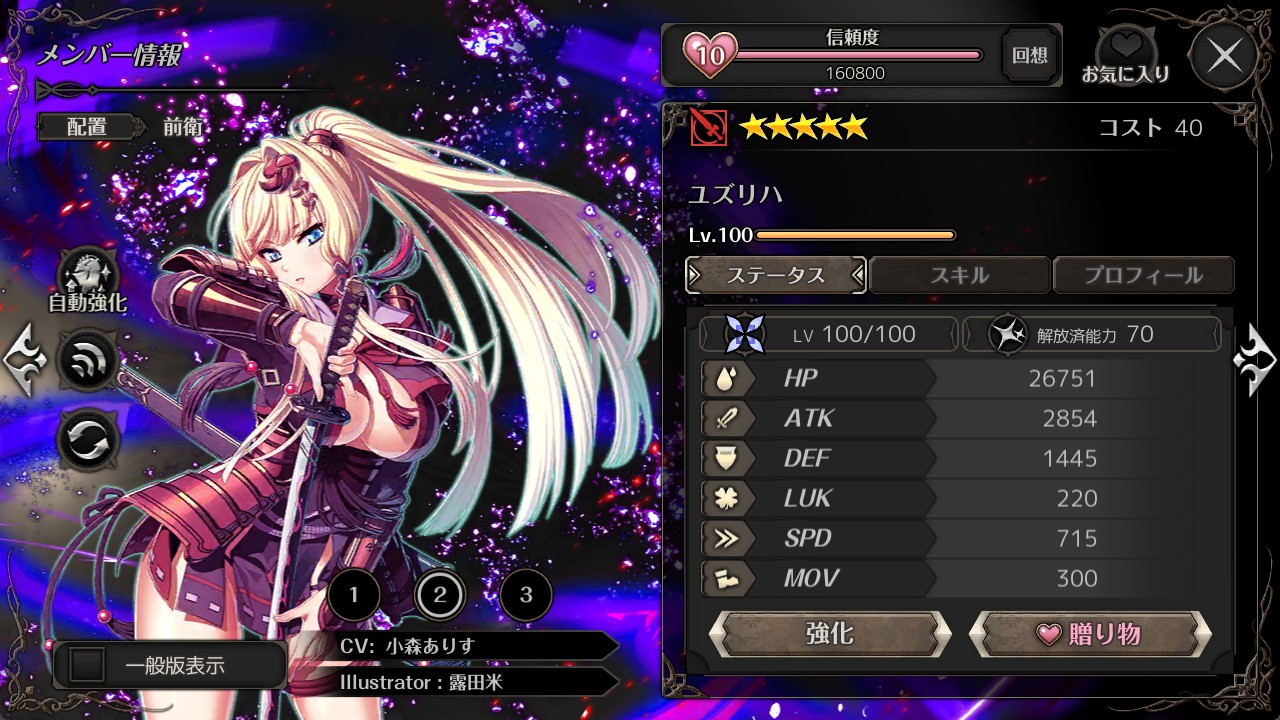Give a gift with 贈り物 button
1280x720 pixels.
point(1090,634)
